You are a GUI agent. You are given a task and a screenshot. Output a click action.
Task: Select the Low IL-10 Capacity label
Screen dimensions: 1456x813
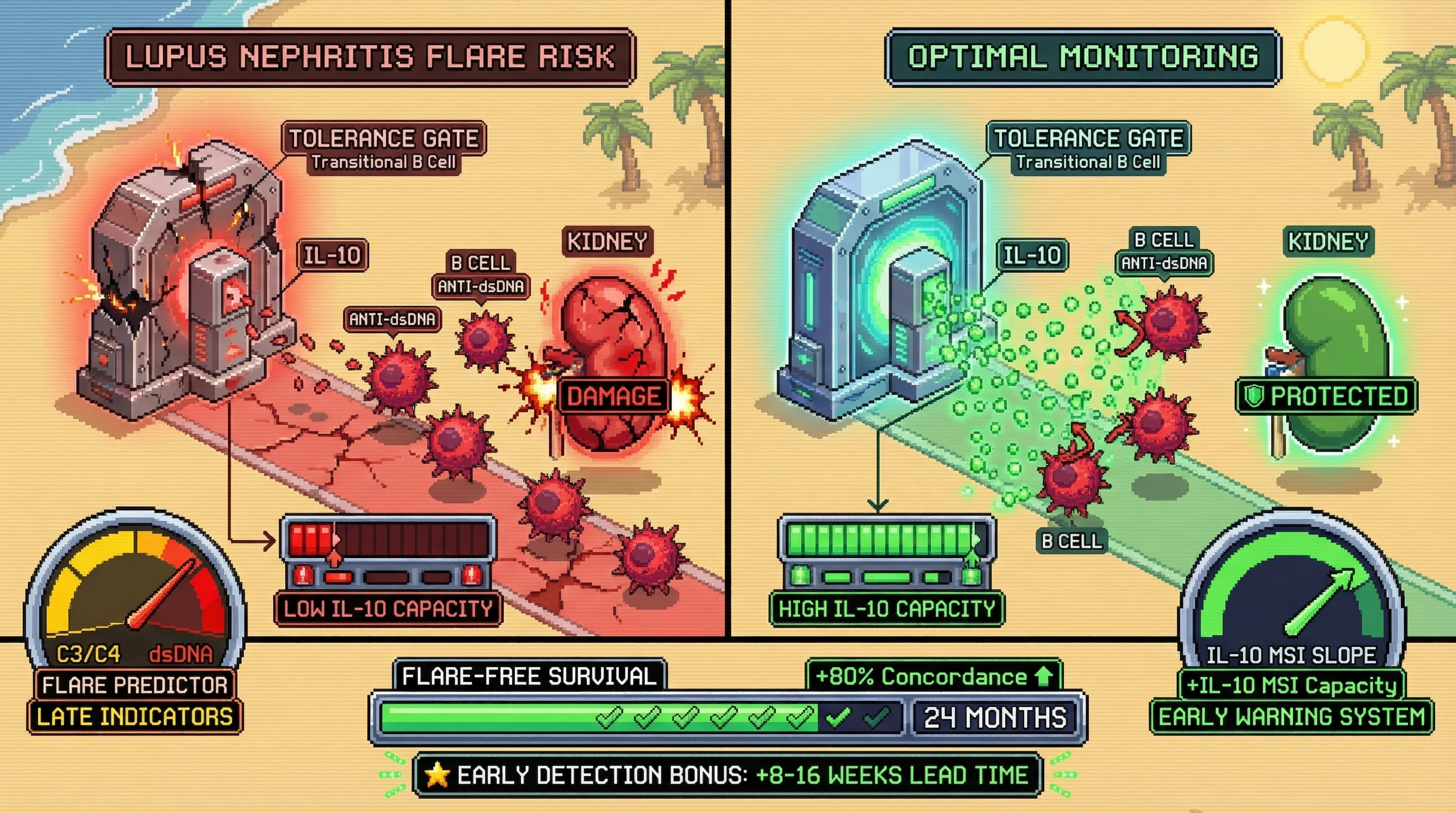coord(388,609)
